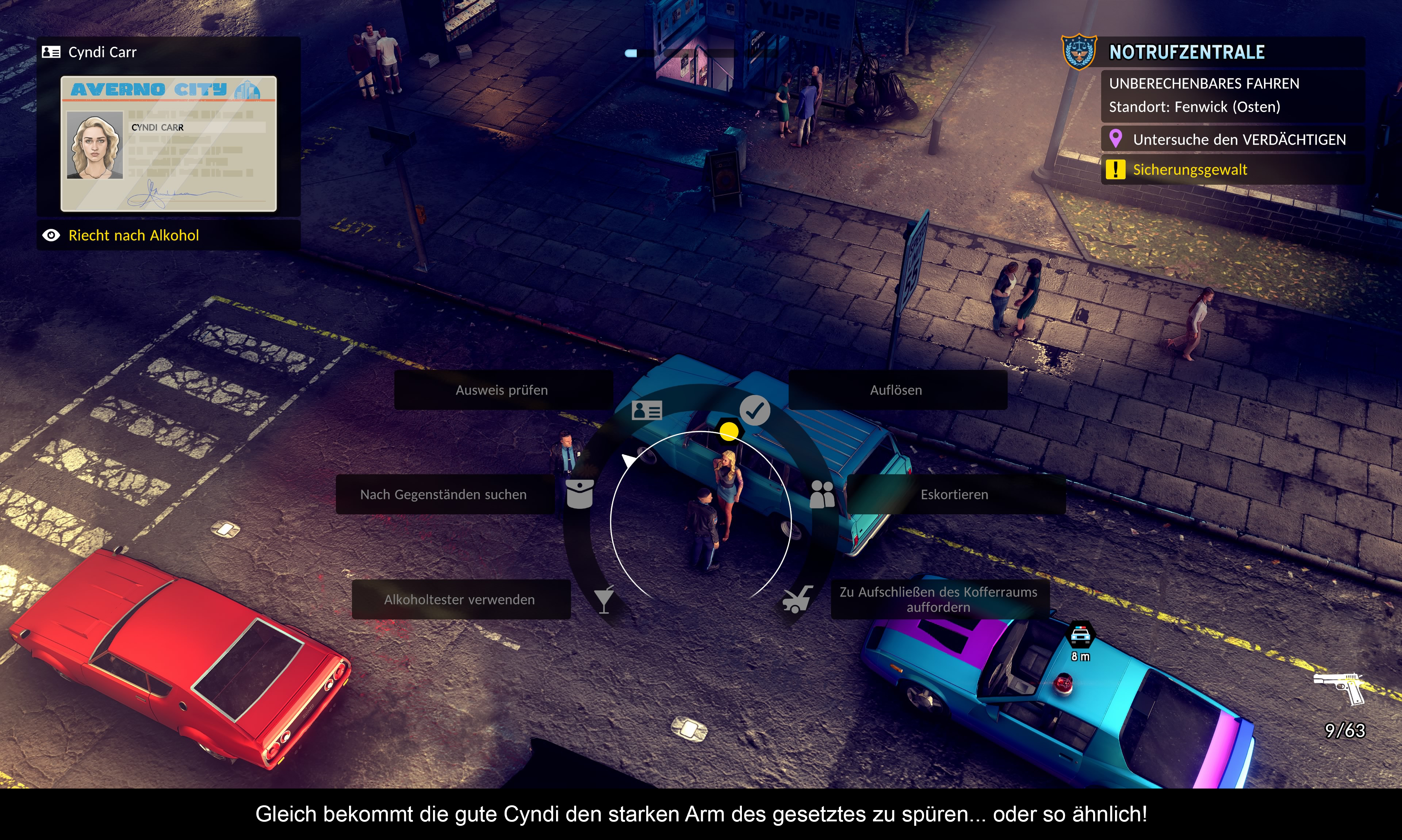
Task: Click the ID card radial icon
Action: [x=646, y=410]
